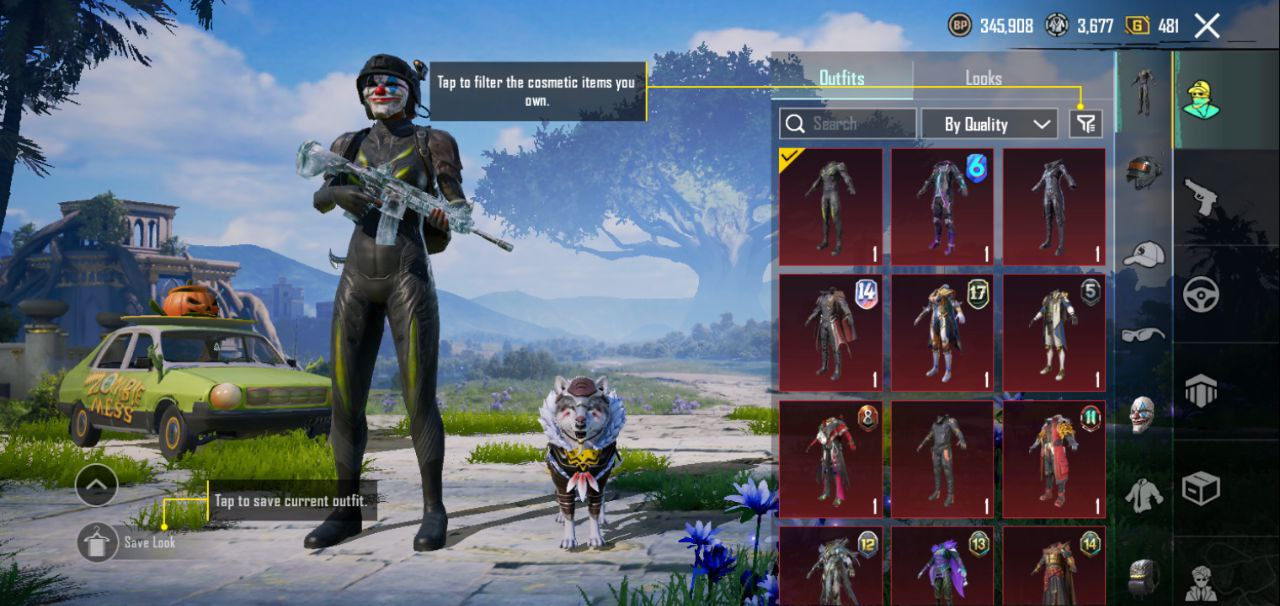The height and width of the screenshot is (606, 1280).
Task: Choose the outfit with blue 6 badge
Action: (942, 206)
